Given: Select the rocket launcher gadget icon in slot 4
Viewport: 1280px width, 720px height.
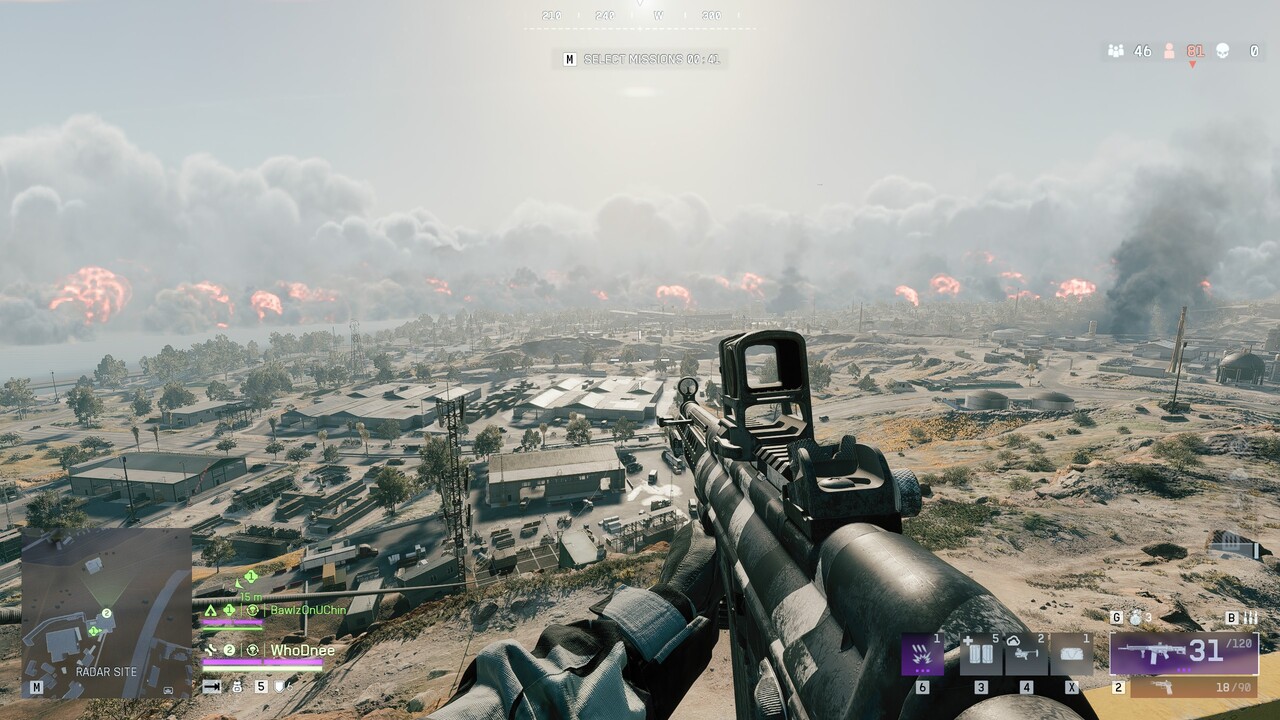Looking at the screenshot, I should [1026, 654].
